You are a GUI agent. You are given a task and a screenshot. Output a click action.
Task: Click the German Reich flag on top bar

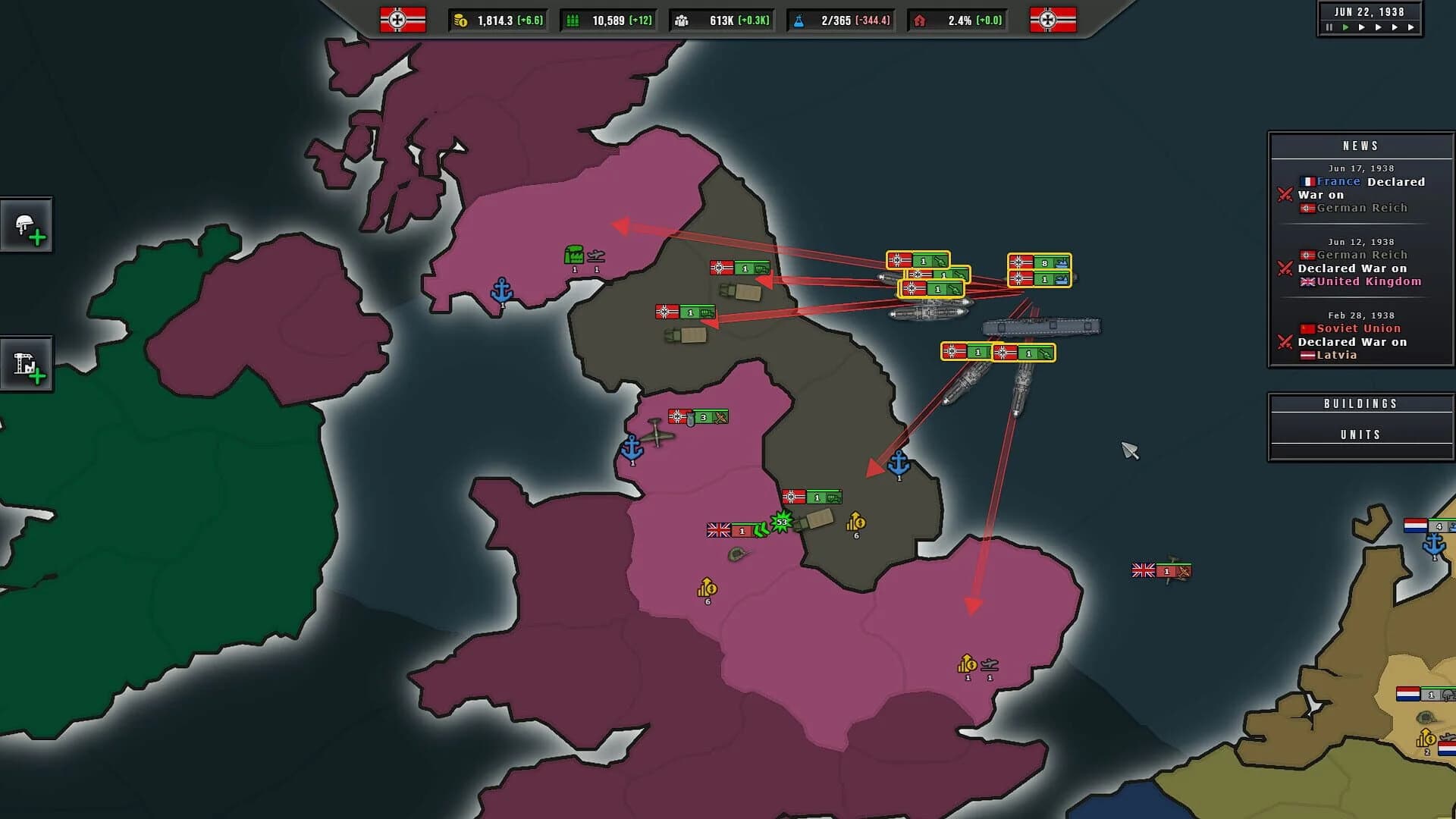click(397, 20)
